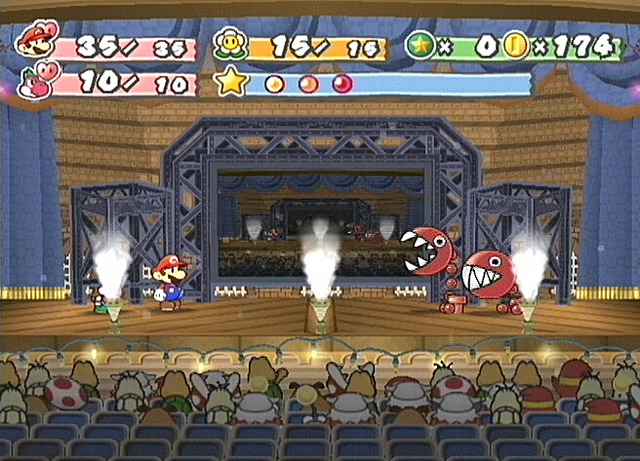Viewport: 640px width, 461px height.
Task: Click Mario's head HP icon
Action: pyautogui.click(x=37, y=41)
